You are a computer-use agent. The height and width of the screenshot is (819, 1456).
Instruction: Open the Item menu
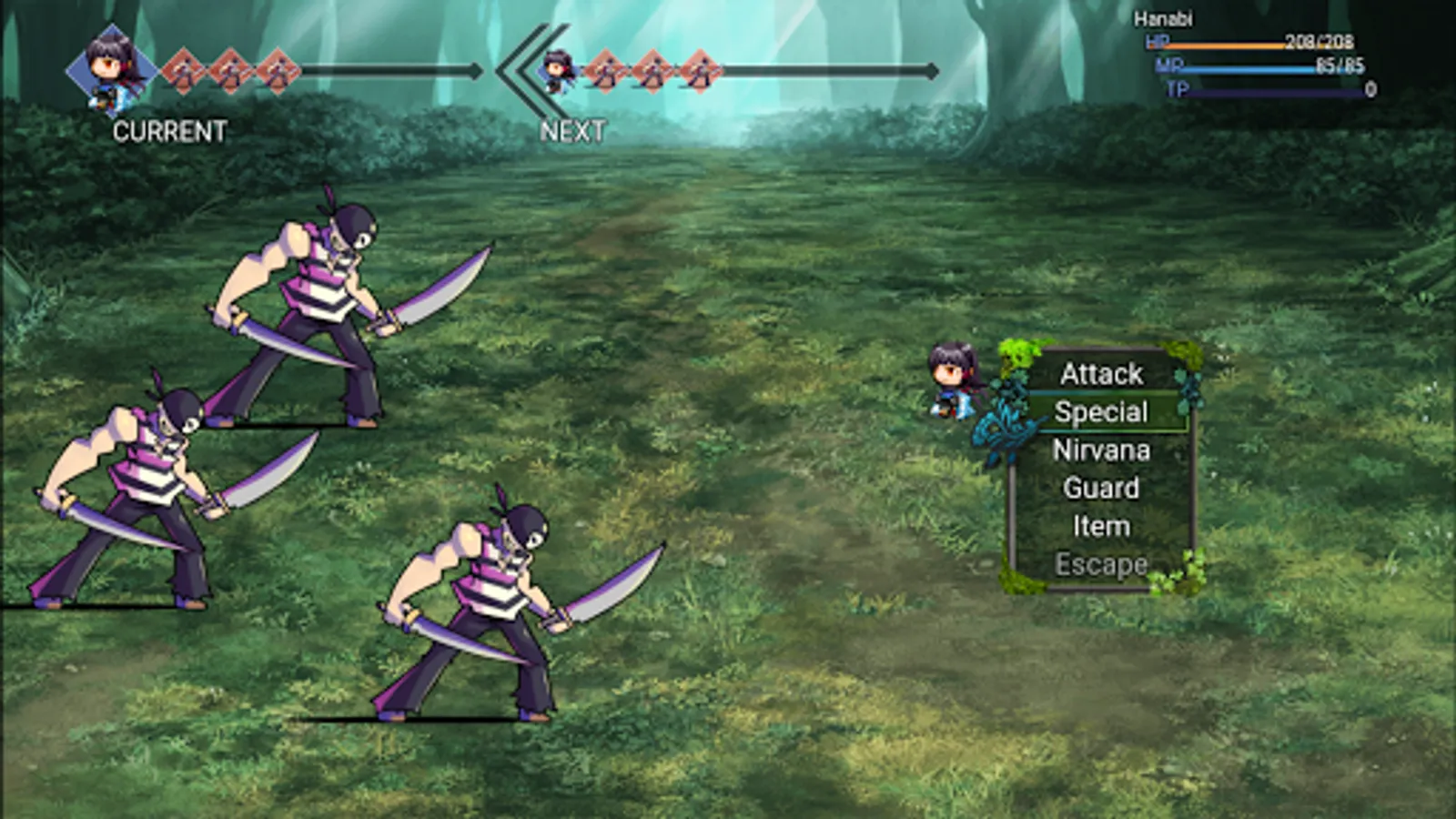tap(1101, 527)
